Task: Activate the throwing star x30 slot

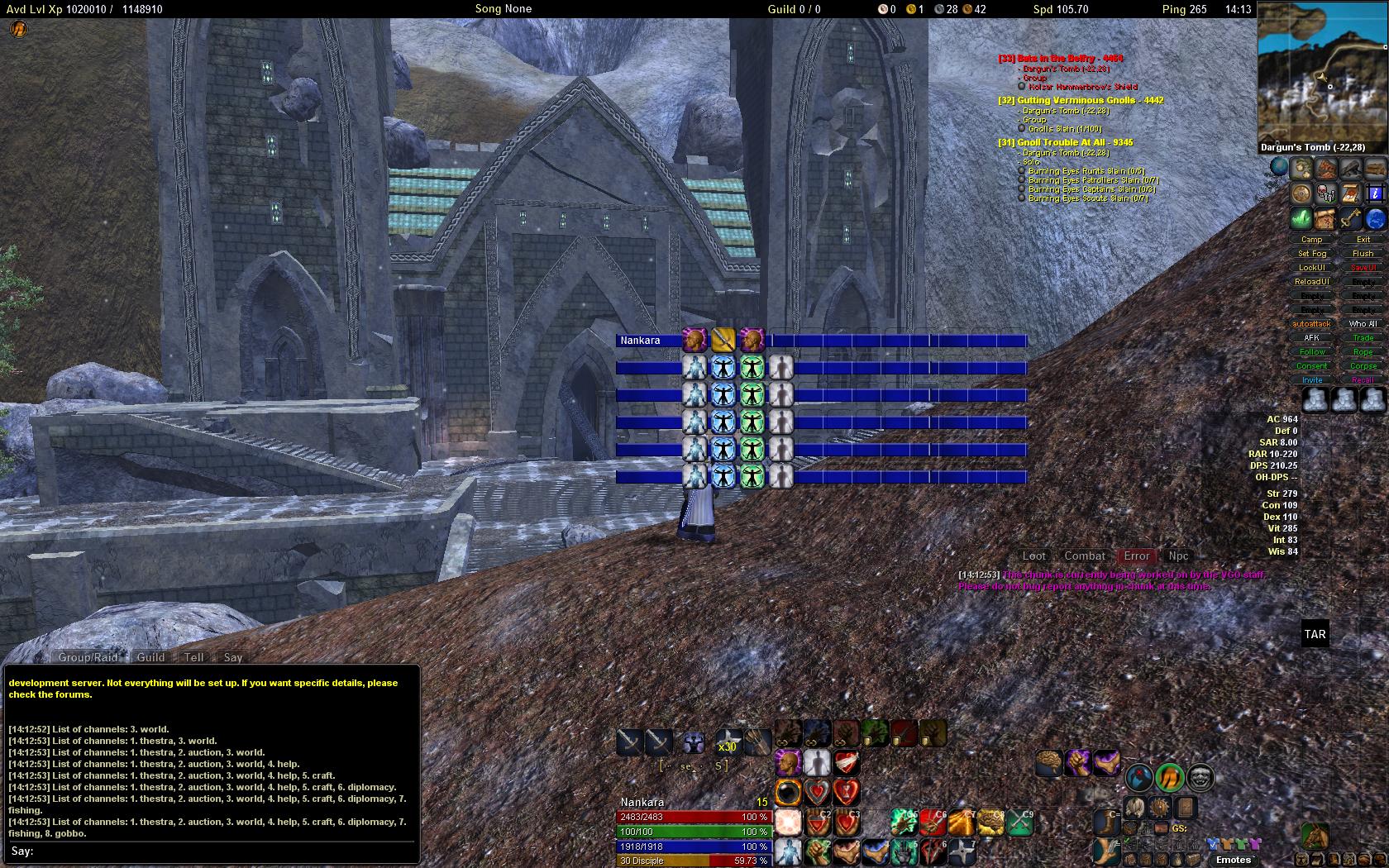Action: [x=728, y=741]
